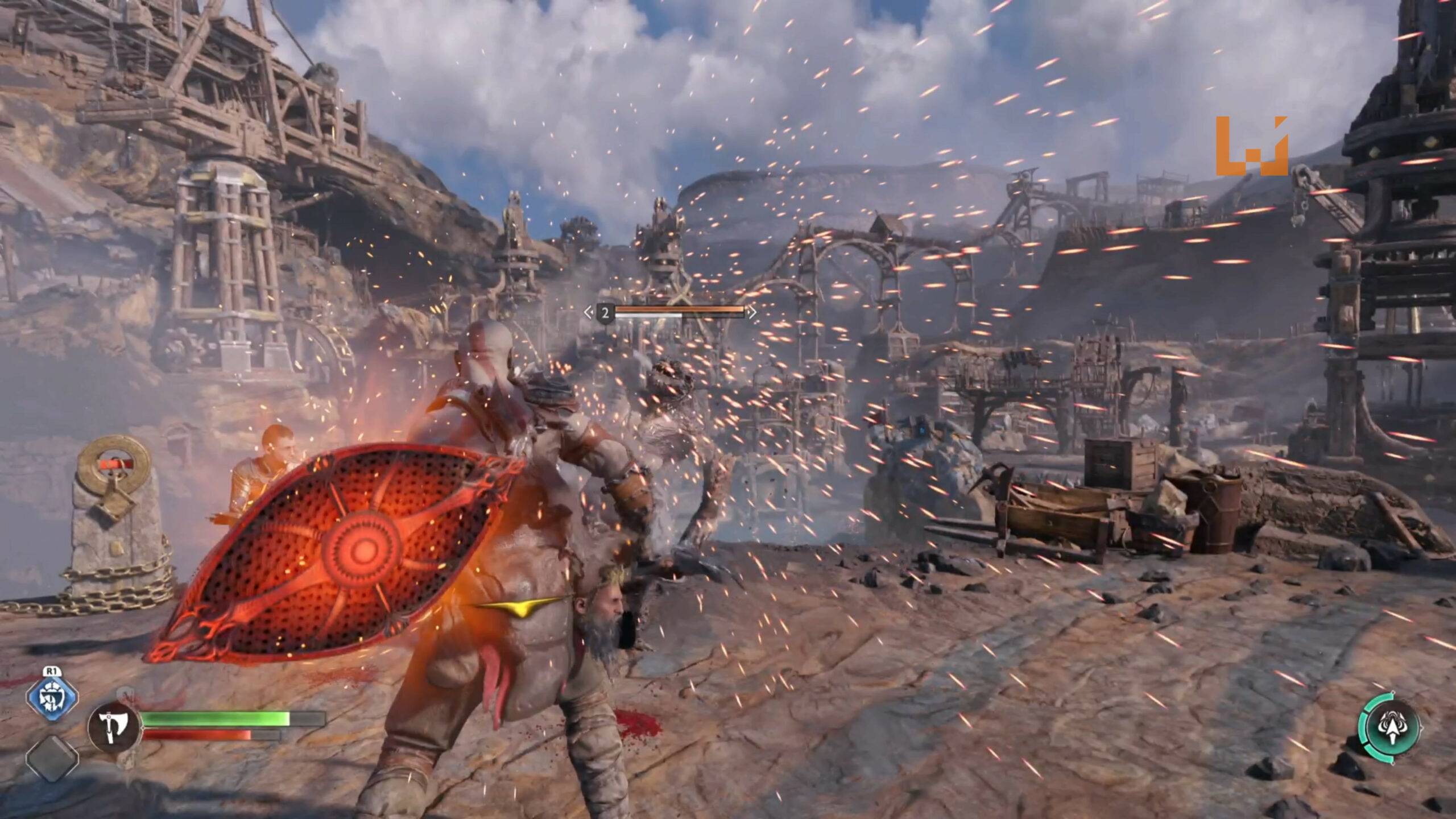Click the right chevron beside the enemy health bar
The height and width of the screenshot is (819, 1456).
(x=752, y=312)
